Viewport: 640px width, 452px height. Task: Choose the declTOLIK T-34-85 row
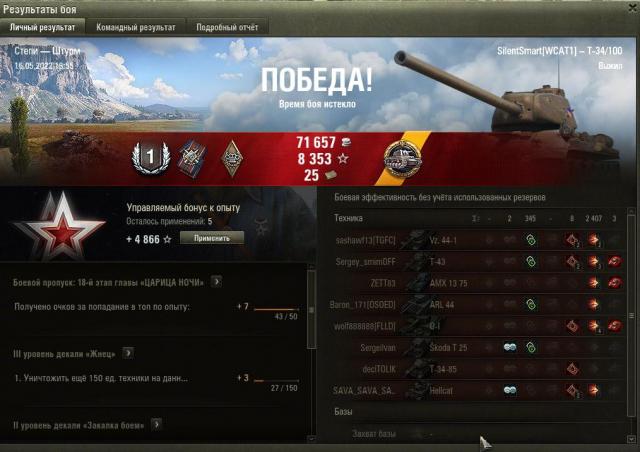[x=478, y=368]
